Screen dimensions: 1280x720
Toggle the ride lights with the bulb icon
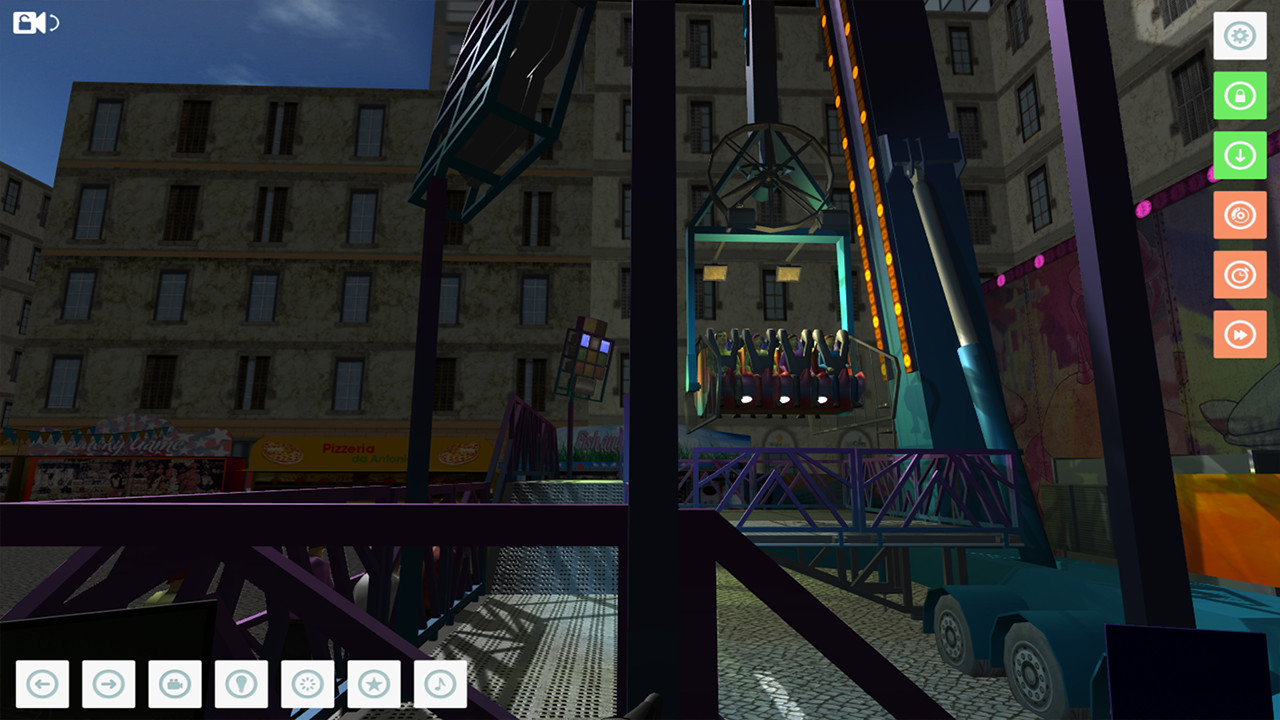(241, 684)
